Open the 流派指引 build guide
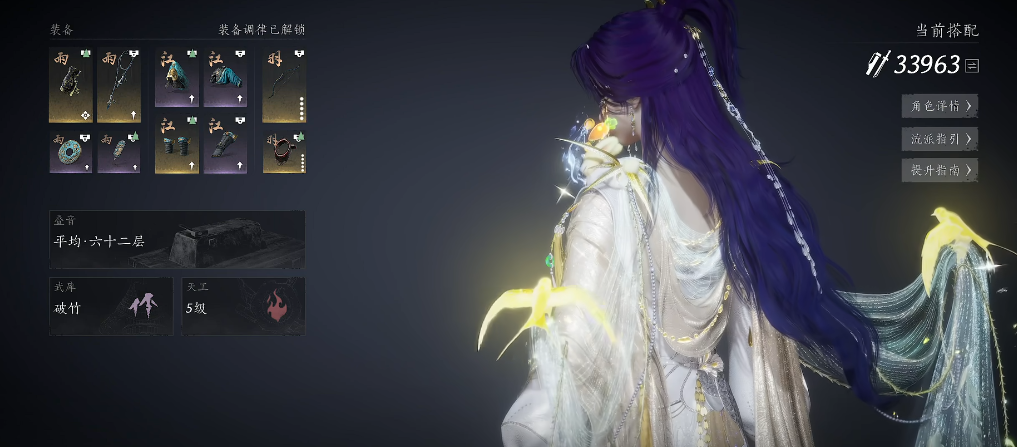 click(939, 138)
